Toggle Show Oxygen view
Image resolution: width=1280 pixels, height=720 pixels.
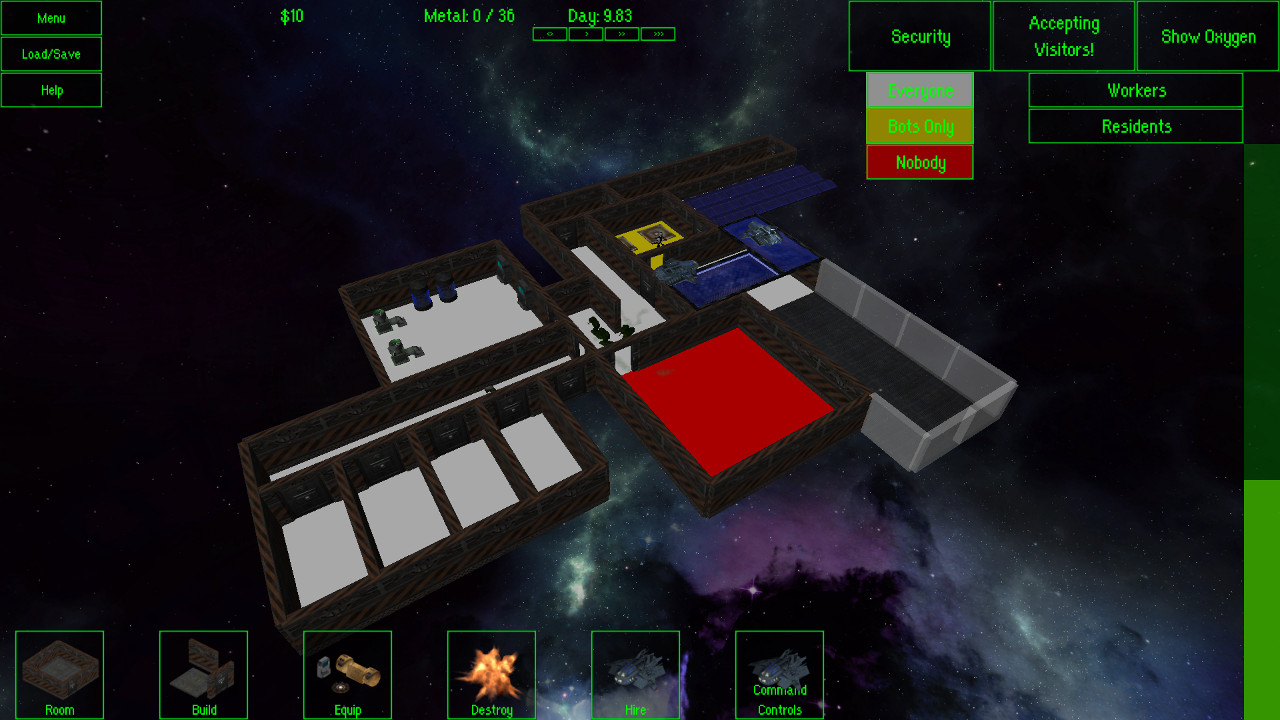(1206, 36)
